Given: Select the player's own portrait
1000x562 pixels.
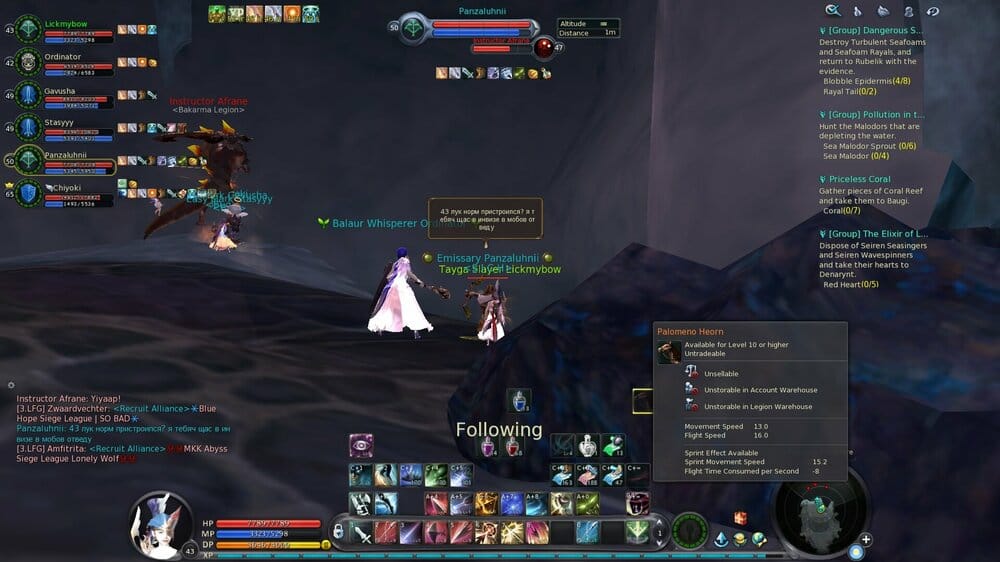Looking at the screenshot, I should pos(159,520).
